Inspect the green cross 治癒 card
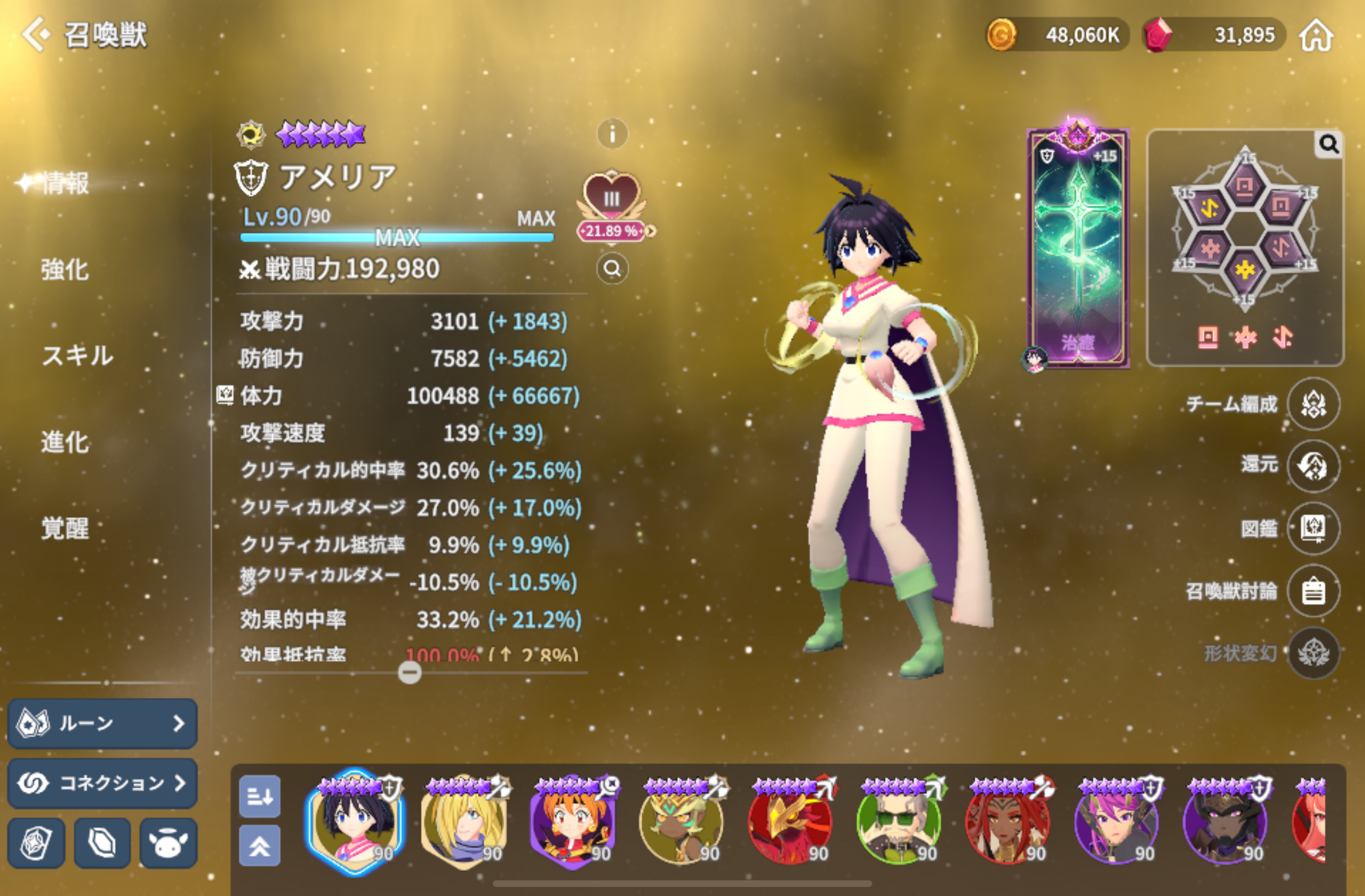The width and height of the screenshot is (1365, 896). point(1078,247)
